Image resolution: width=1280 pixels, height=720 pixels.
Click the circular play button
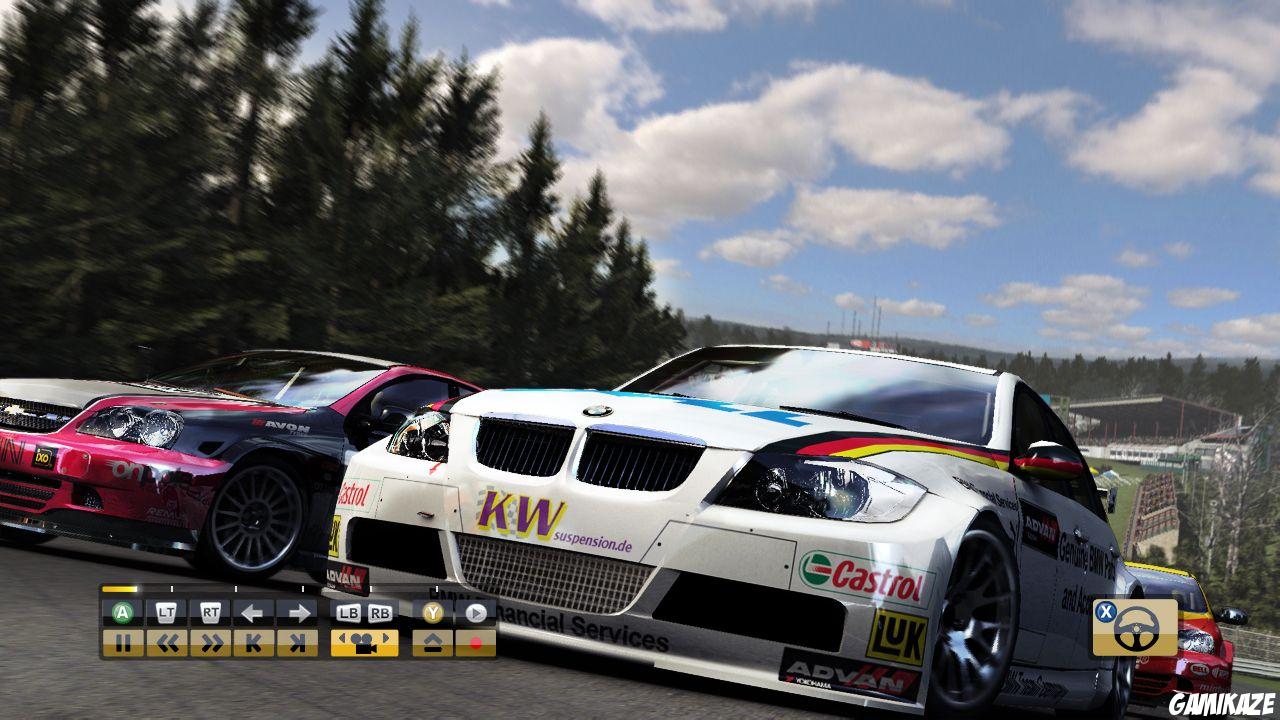point(474,614)
